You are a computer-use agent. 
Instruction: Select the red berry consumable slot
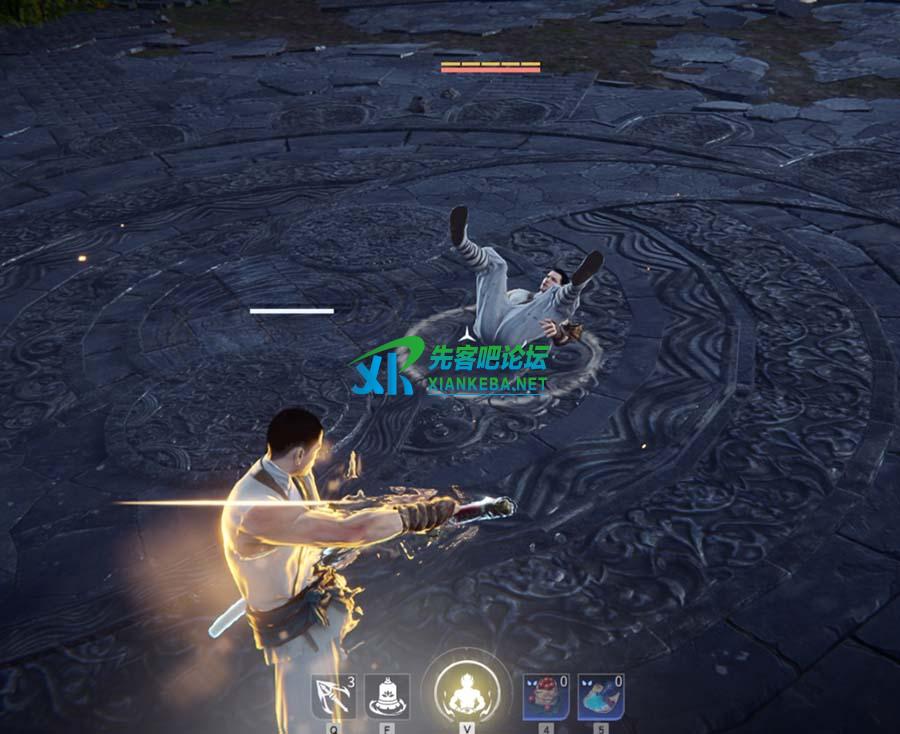pos(546,696)
